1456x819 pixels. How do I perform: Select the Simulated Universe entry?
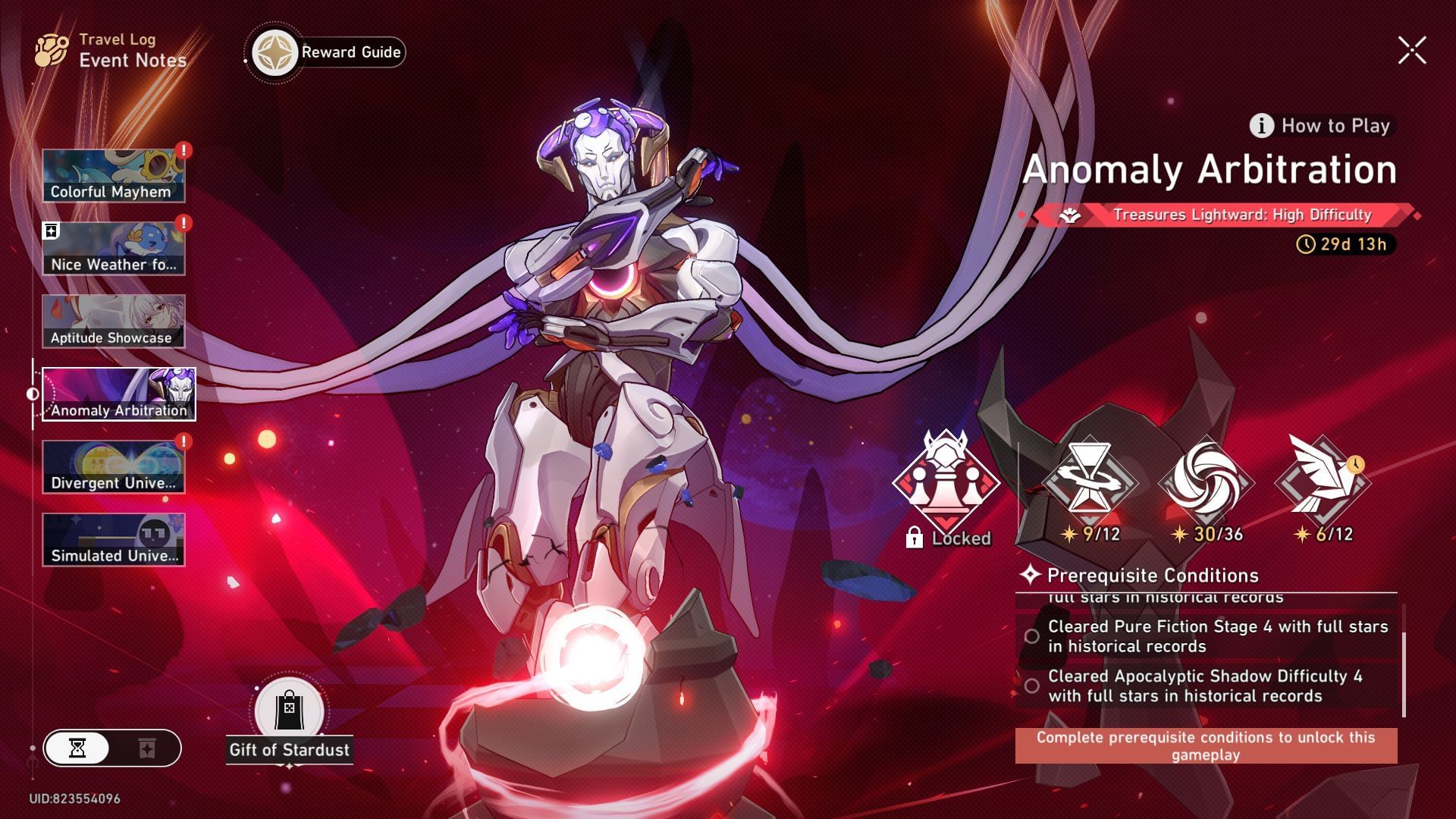point(113,539)
